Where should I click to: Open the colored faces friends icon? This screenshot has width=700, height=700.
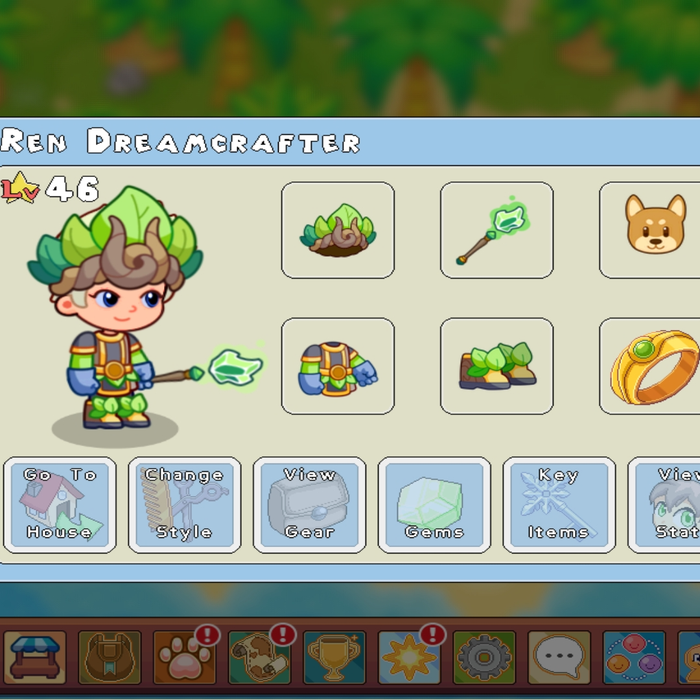click(x=635, y=657)
